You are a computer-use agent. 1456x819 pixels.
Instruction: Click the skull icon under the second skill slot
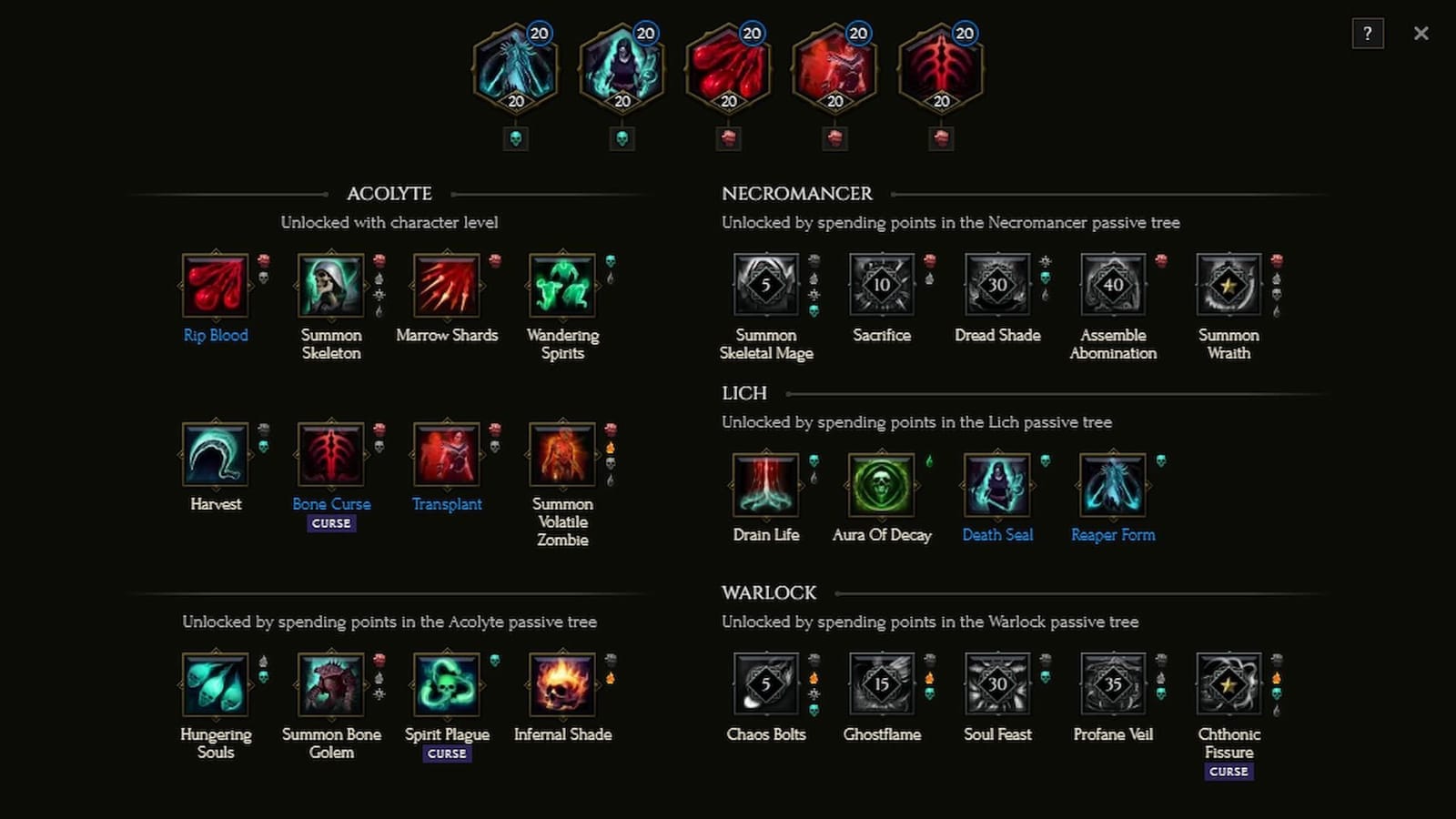622,138
